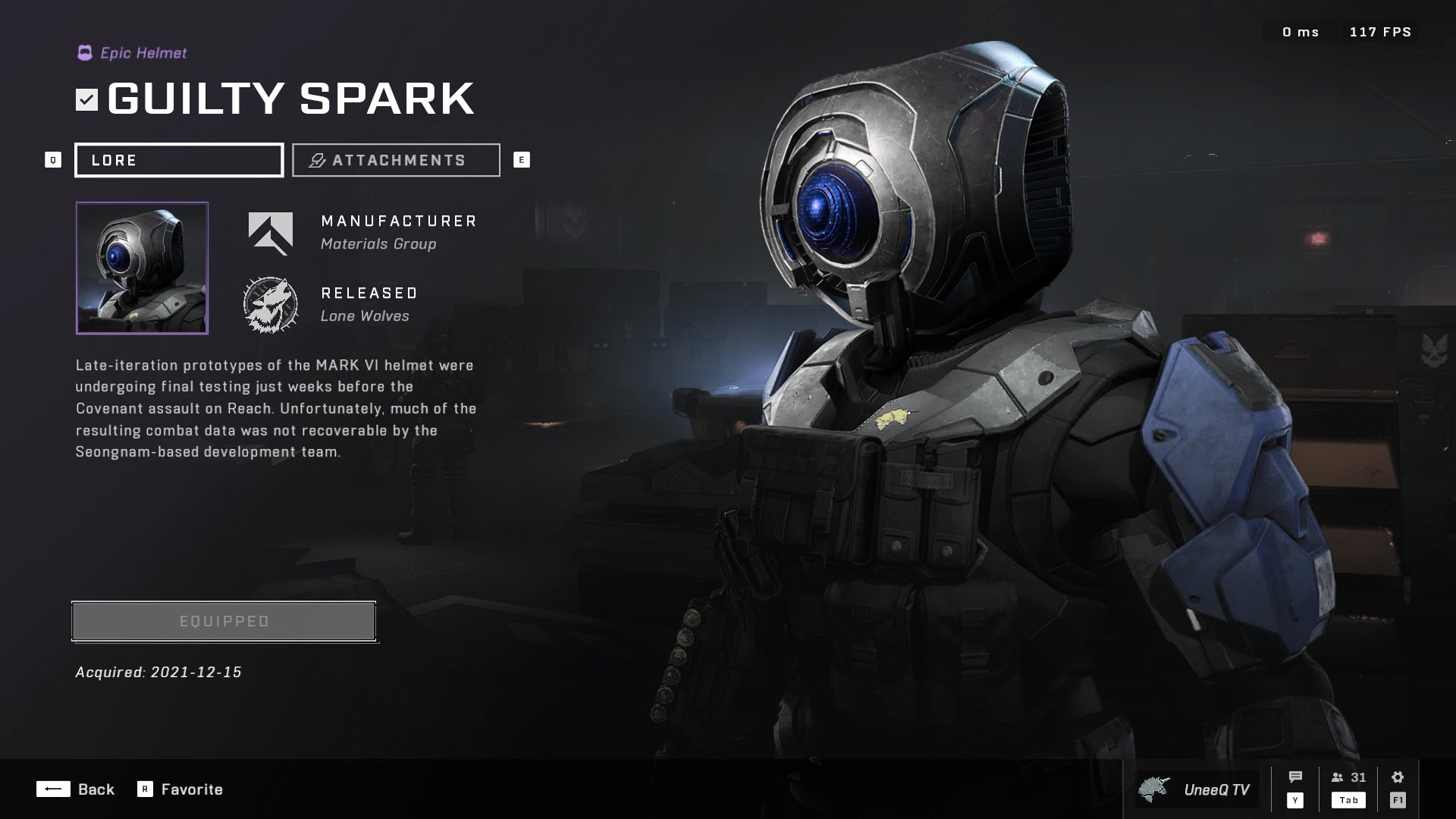Click the Materials Group manufacturer logo
Viewport: 1456px width, 819px height.
[270, 233]
